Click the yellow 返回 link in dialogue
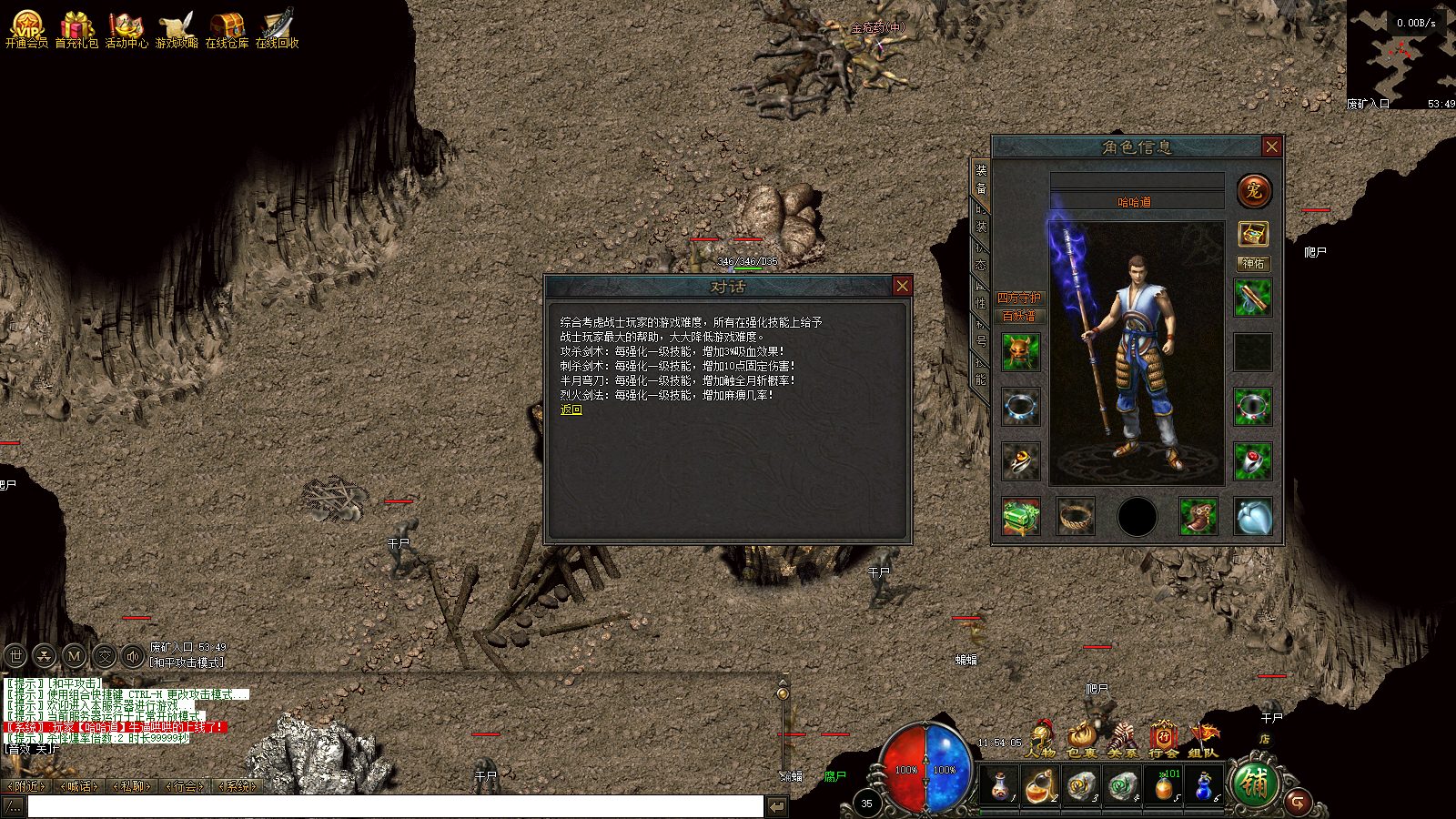The image size is (1456, 819). (x=571, y=410)
